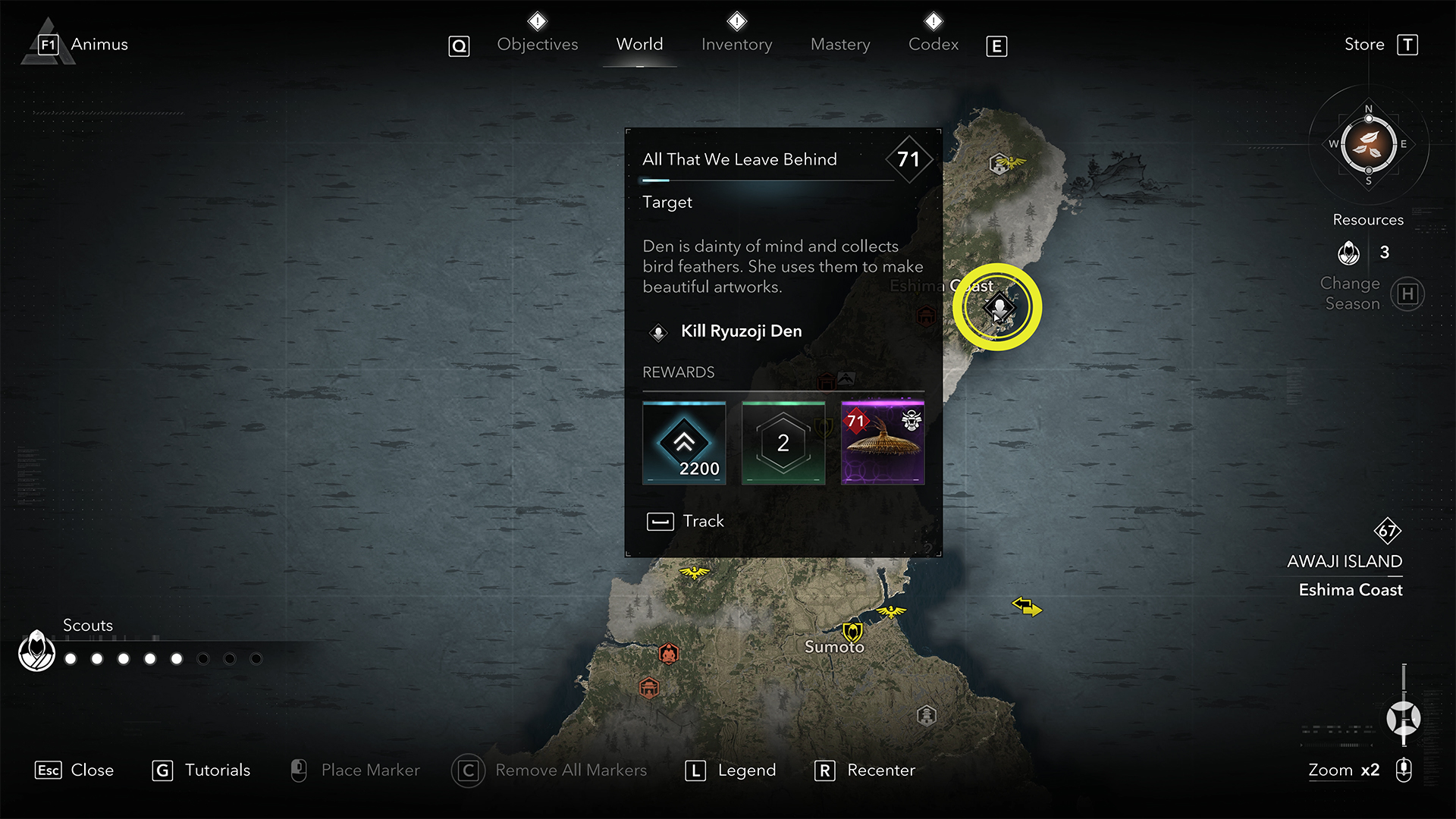Select the World tab
Screen dimensions: 1456x819
639,45
